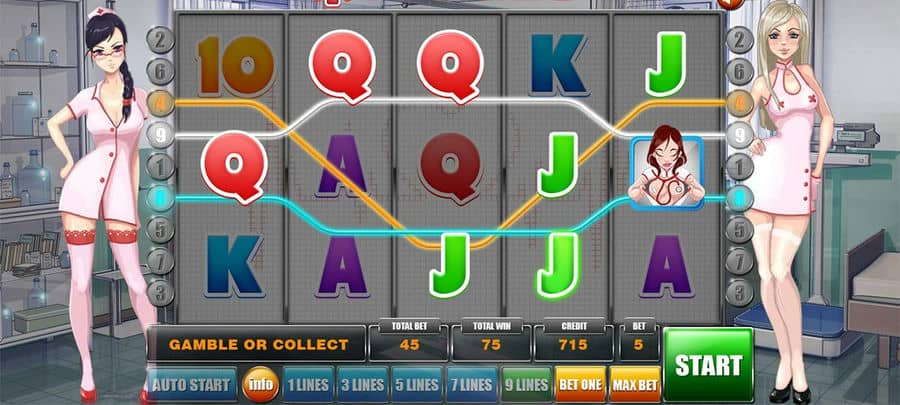900x405 pixels.
Task: Activate the MAX BET button
Action: (x=634, y=384)
